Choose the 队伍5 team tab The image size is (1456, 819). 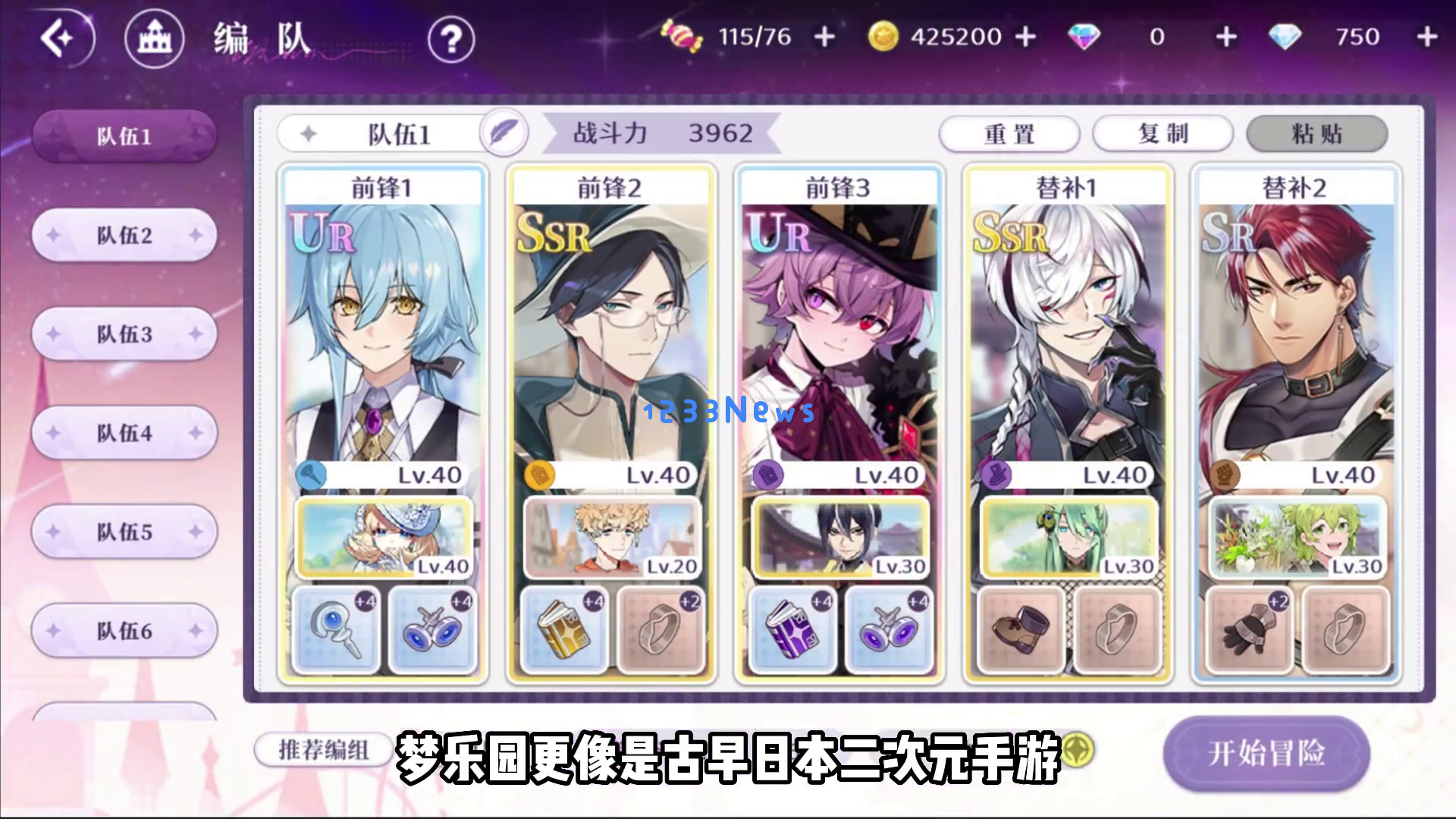[124, 532]
